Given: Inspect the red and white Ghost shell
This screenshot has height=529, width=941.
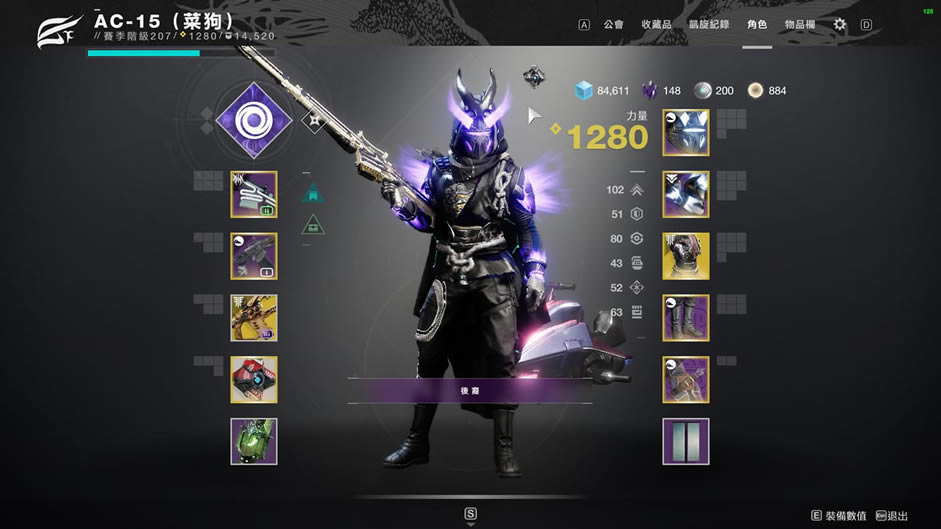Looking at the screenshot, I should click(254, 380).
